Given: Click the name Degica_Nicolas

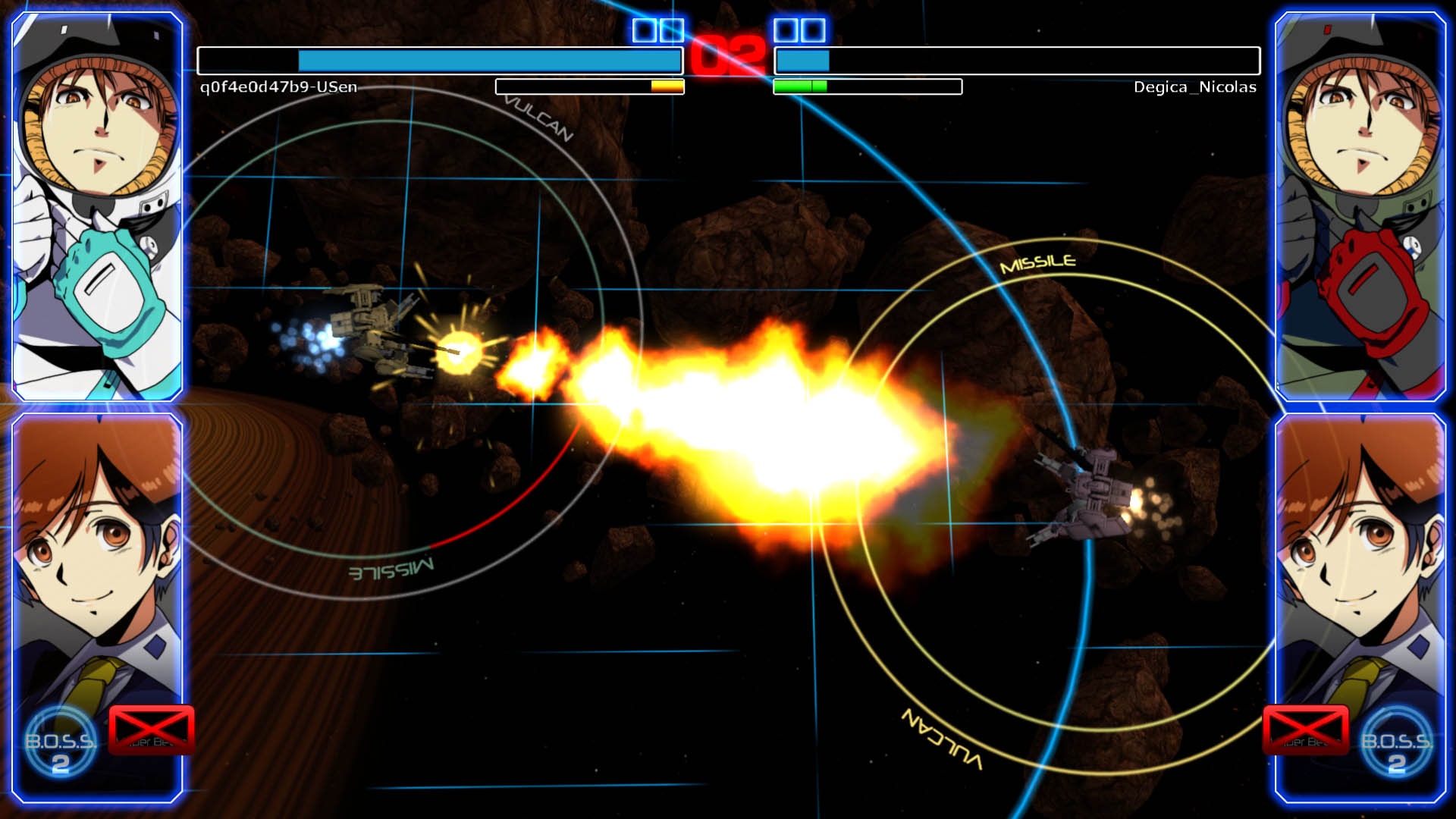Looking at the screenshot, I should coord(1194,87).
